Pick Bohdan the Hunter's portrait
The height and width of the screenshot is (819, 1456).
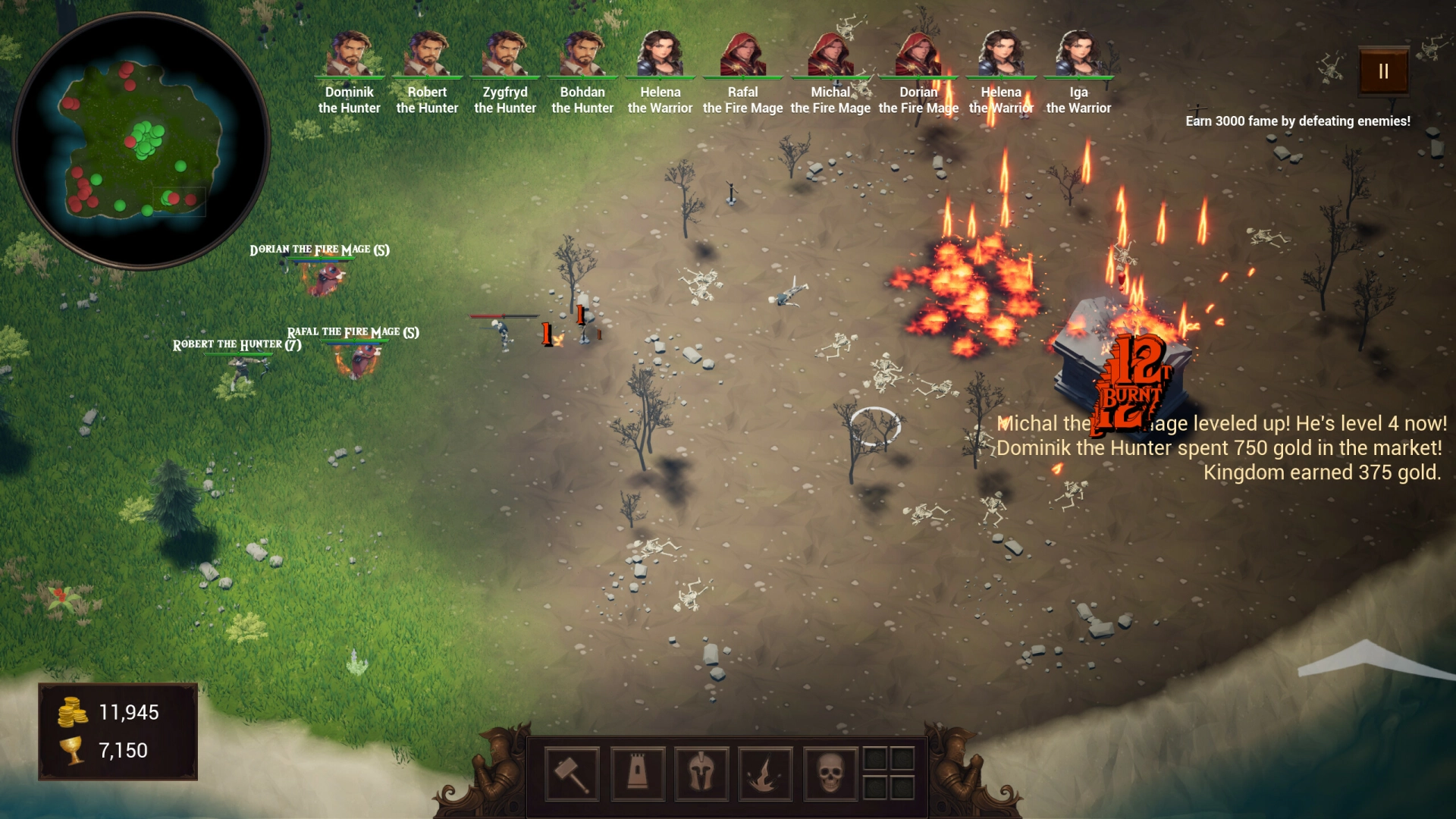(582, 53)
